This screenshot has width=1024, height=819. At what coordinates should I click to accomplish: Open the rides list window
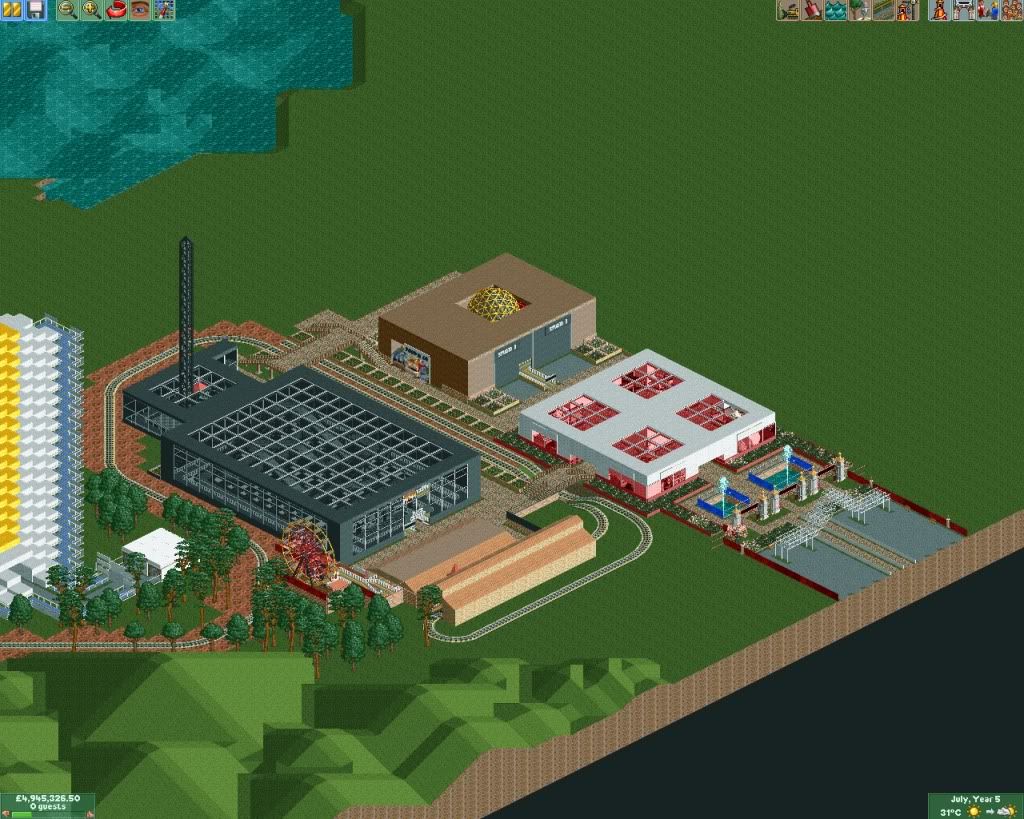[x=940, y=10]
